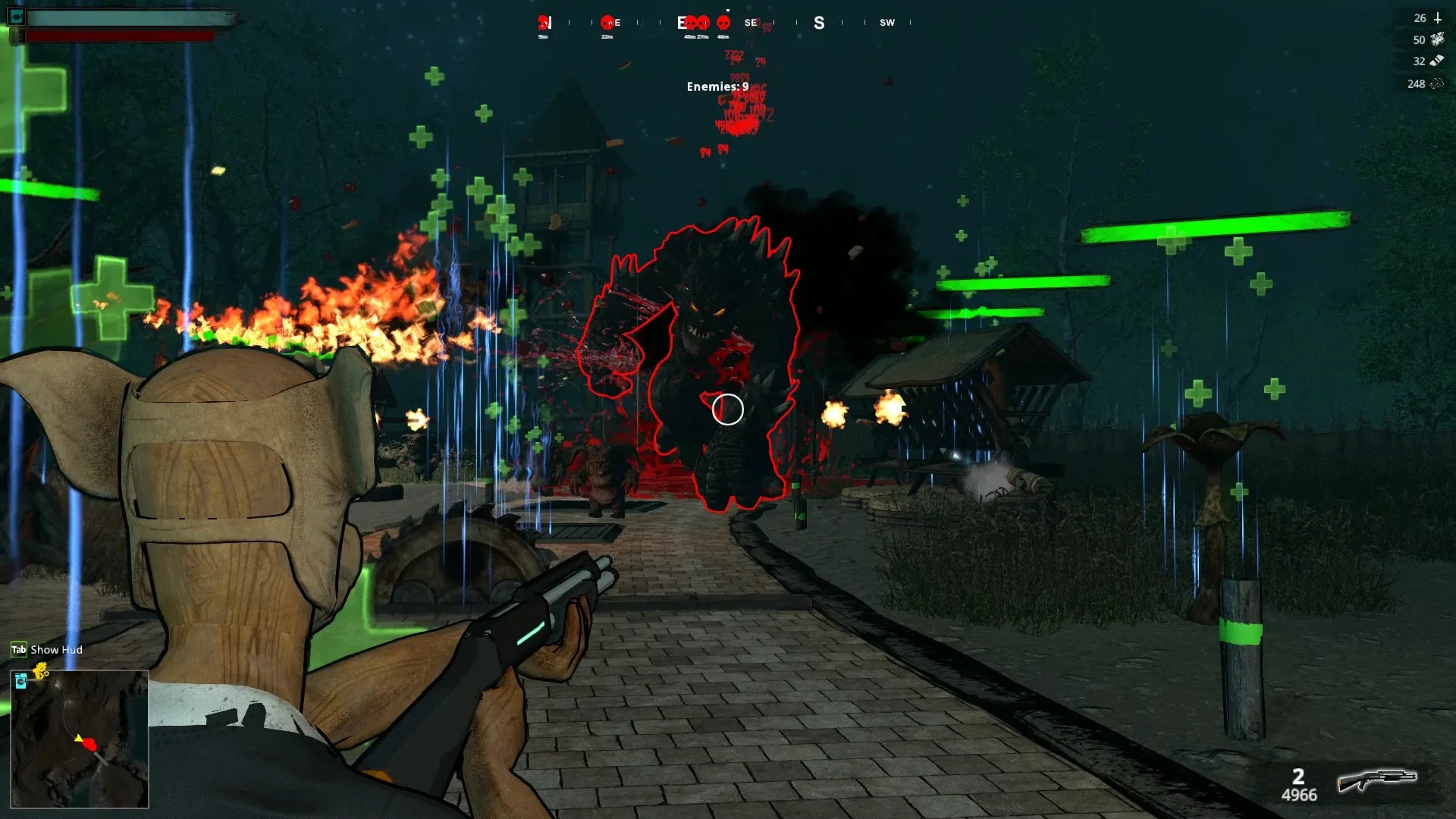
Task: Click the Enemies: 9 counter text
Action: pyautogui.click(x=716, y=87)
